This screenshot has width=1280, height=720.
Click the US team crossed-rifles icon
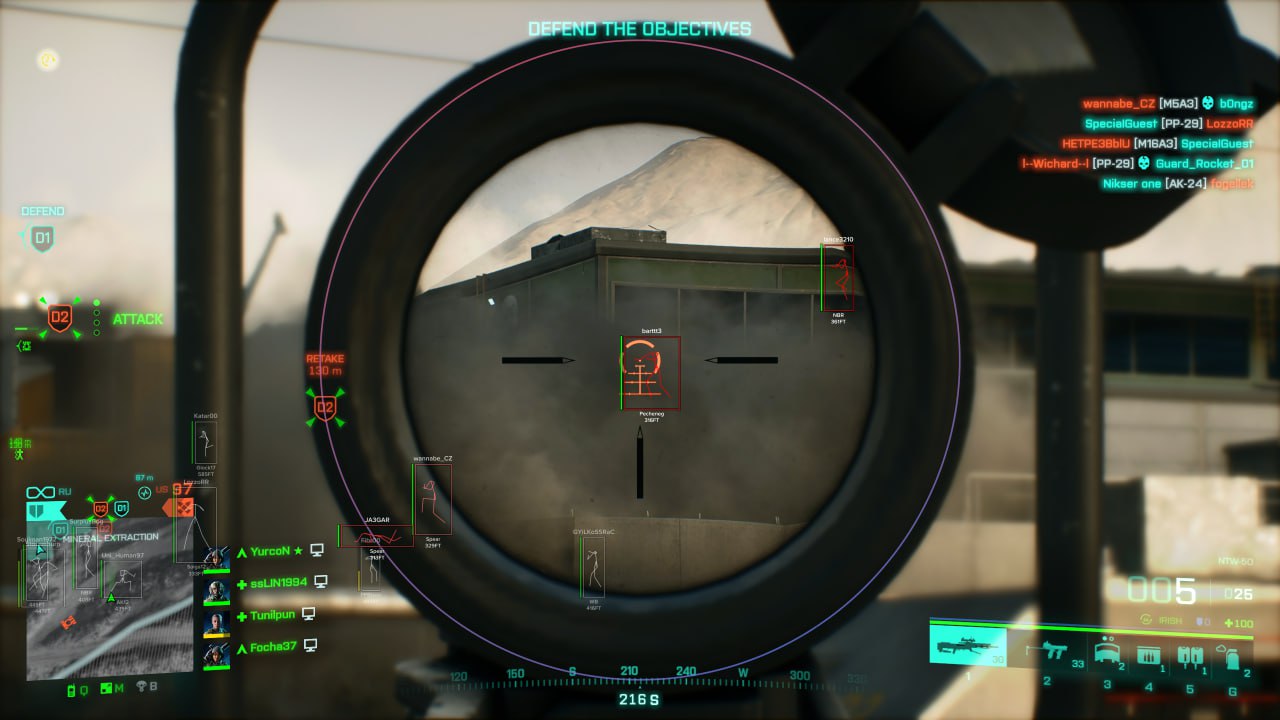click(x=183, y=508)
